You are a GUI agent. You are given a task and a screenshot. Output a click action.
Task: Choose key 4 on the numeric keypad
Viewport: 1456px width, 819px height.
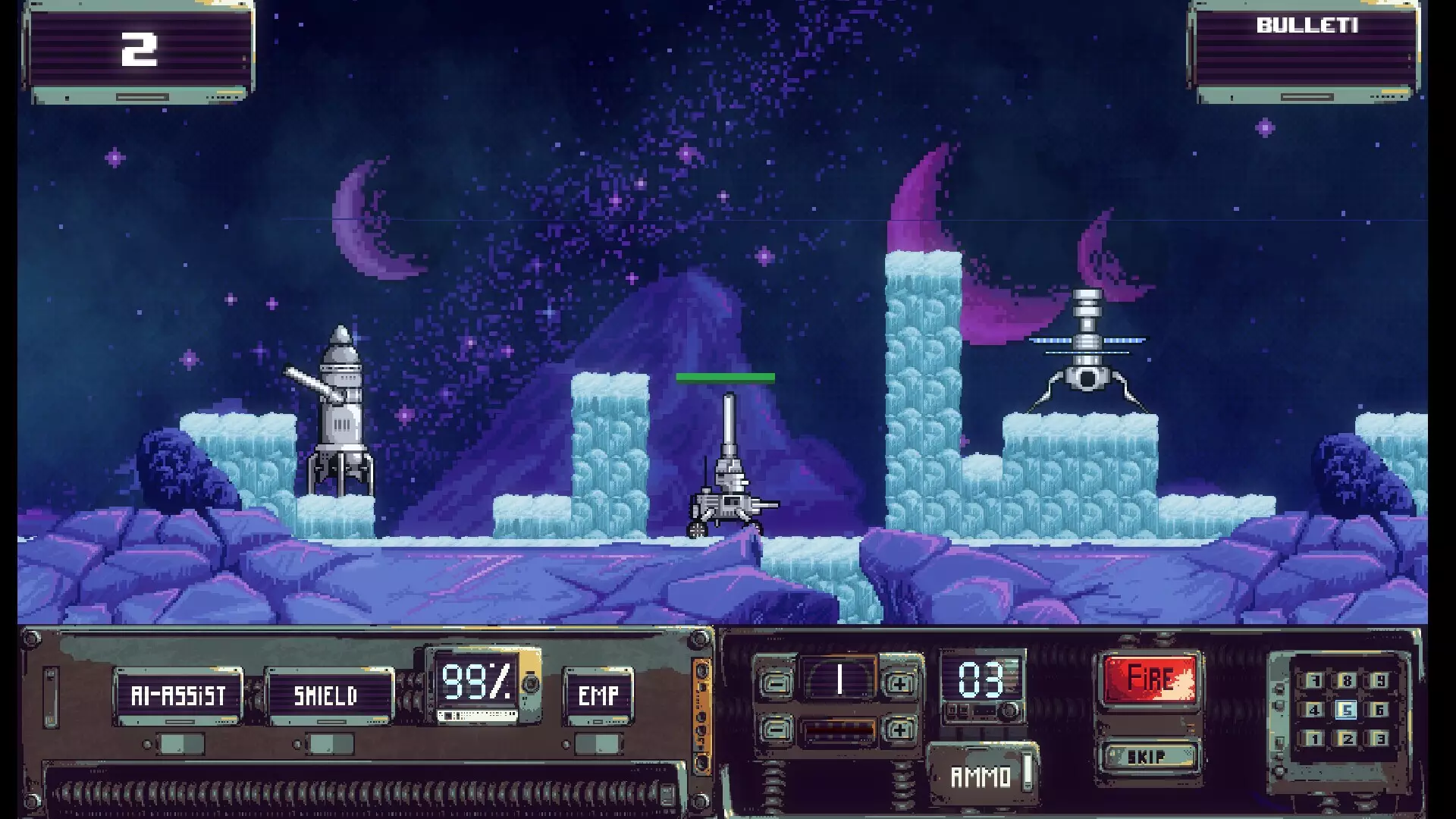coord(1314,710)
